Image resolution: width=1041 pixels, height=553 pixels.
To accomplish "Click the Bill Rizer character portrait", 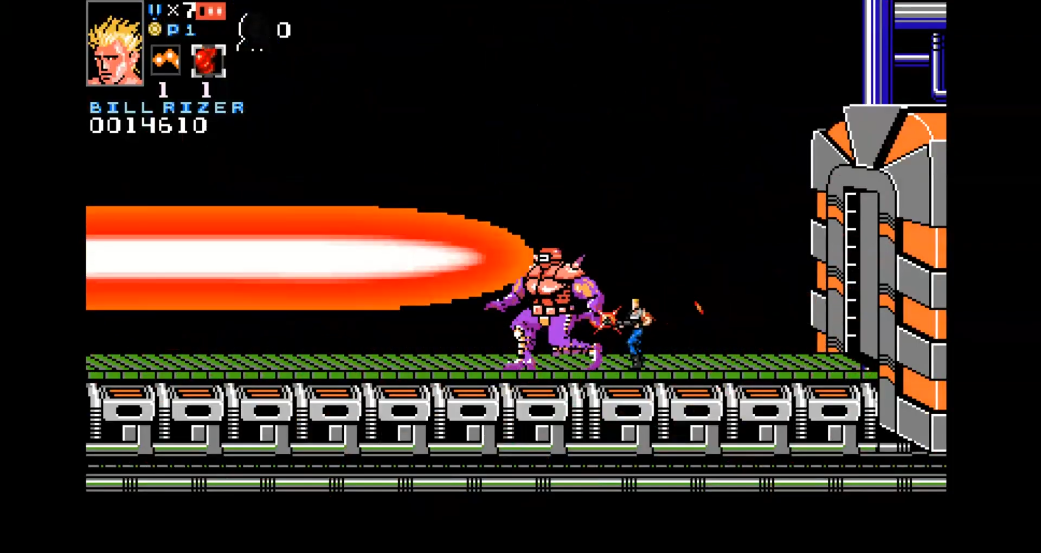I will tap(115, 44).
